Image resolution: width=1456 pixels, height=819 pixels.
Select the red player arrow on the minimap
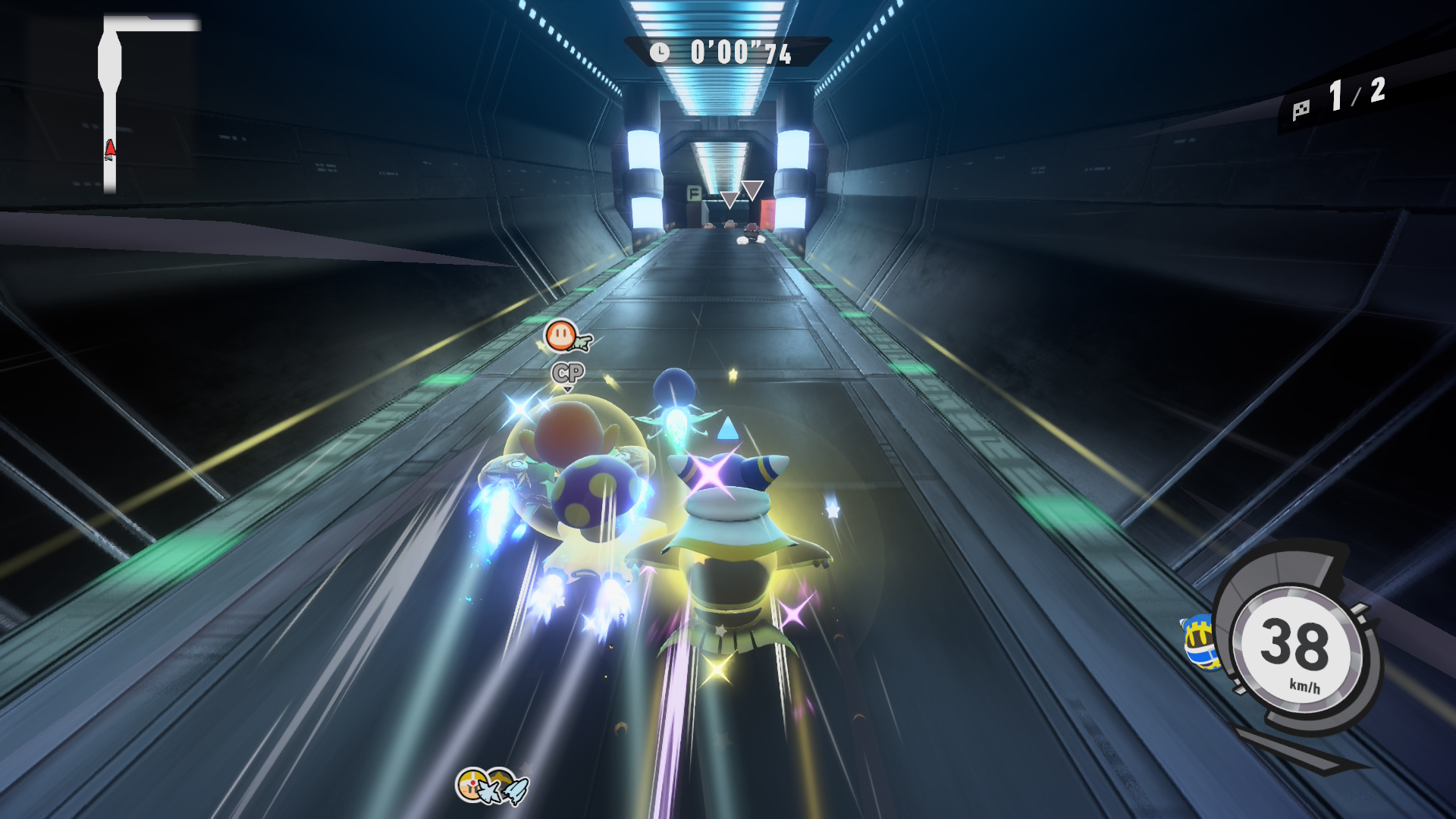coord(110,149)
